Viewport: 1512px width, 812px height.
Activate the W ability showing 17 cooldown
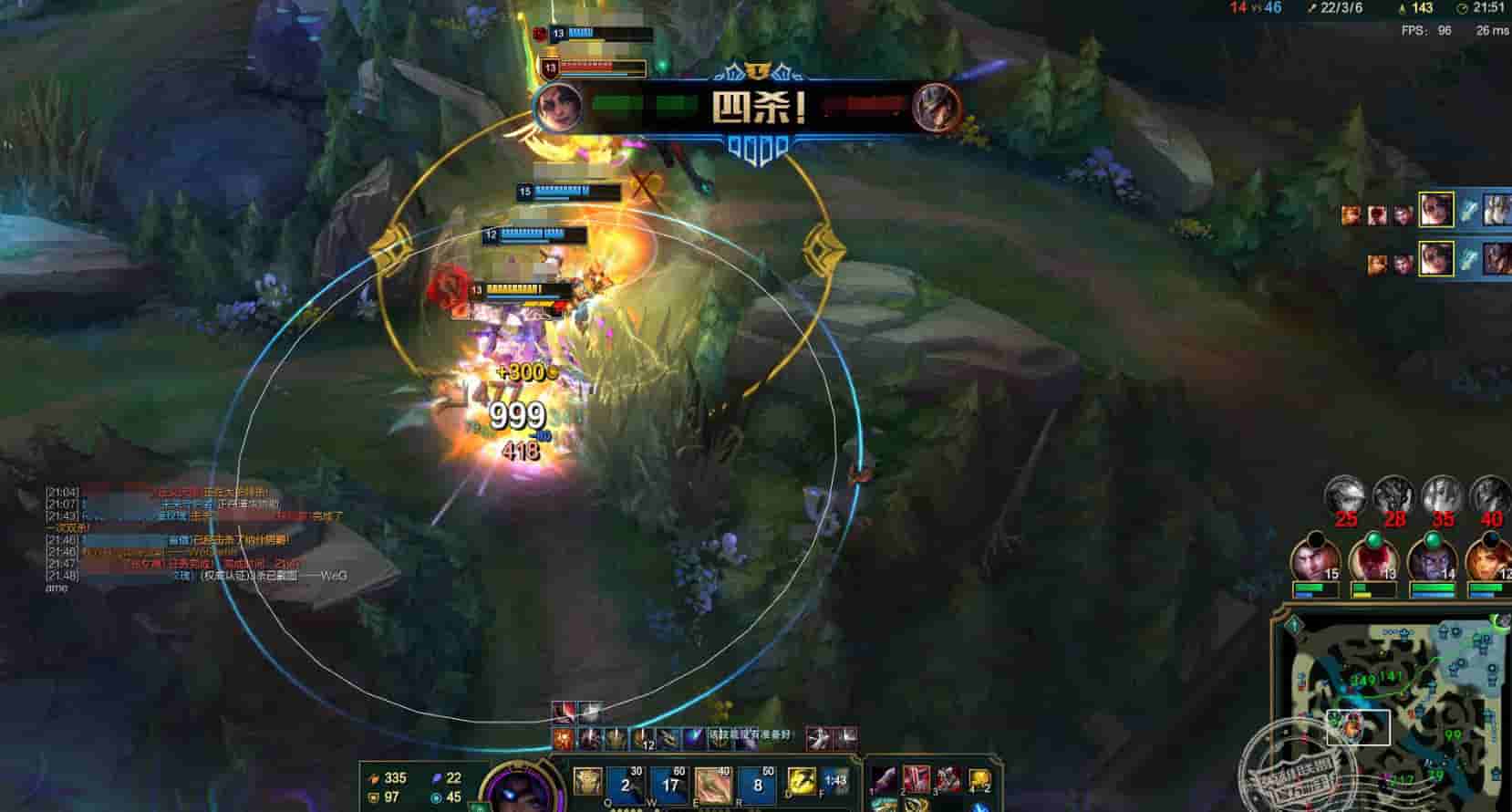click(x=670, y=785)
